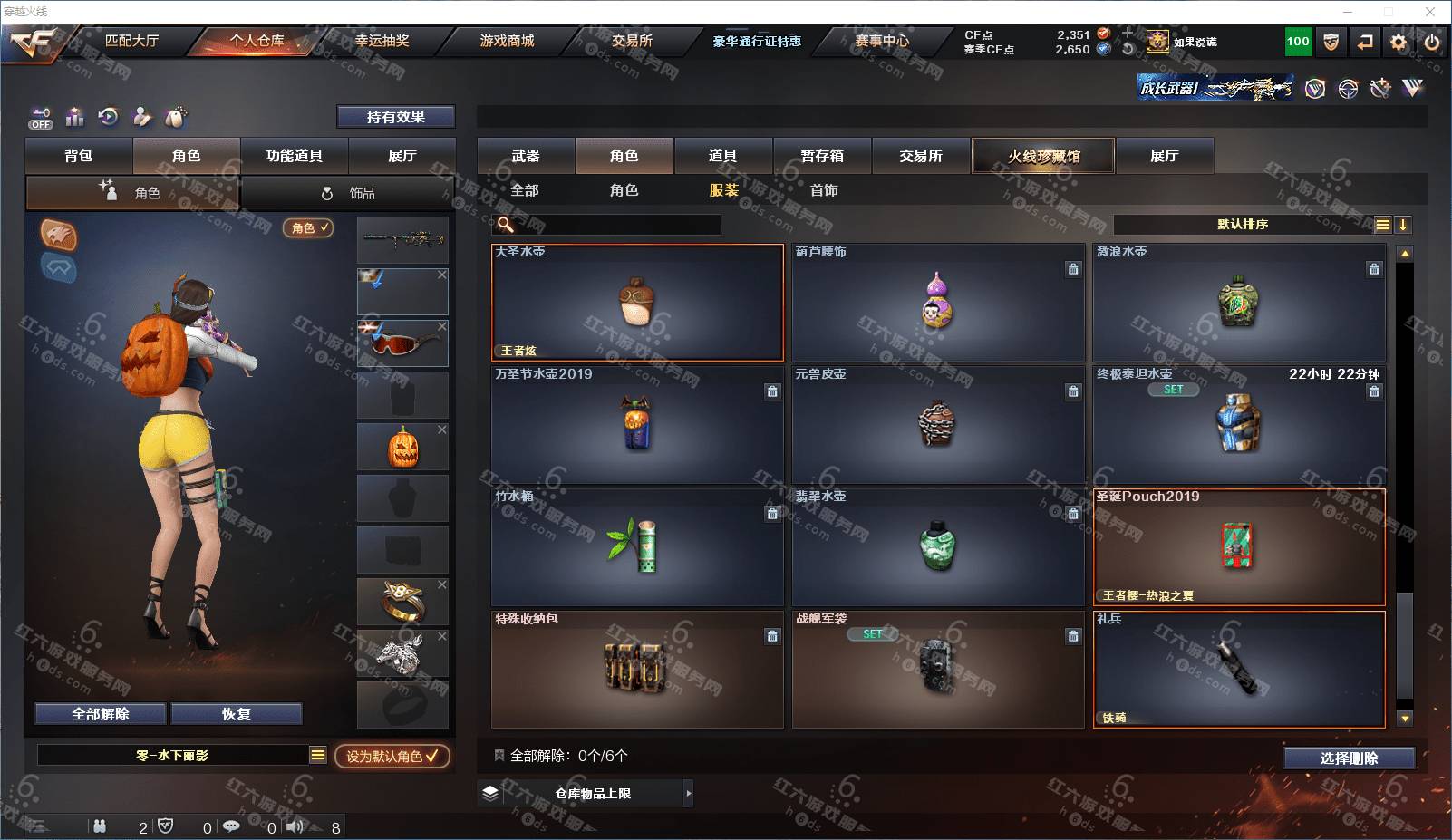Choose the 首饰 jewelry filter

pyautogui.click(x=824, y=190)
